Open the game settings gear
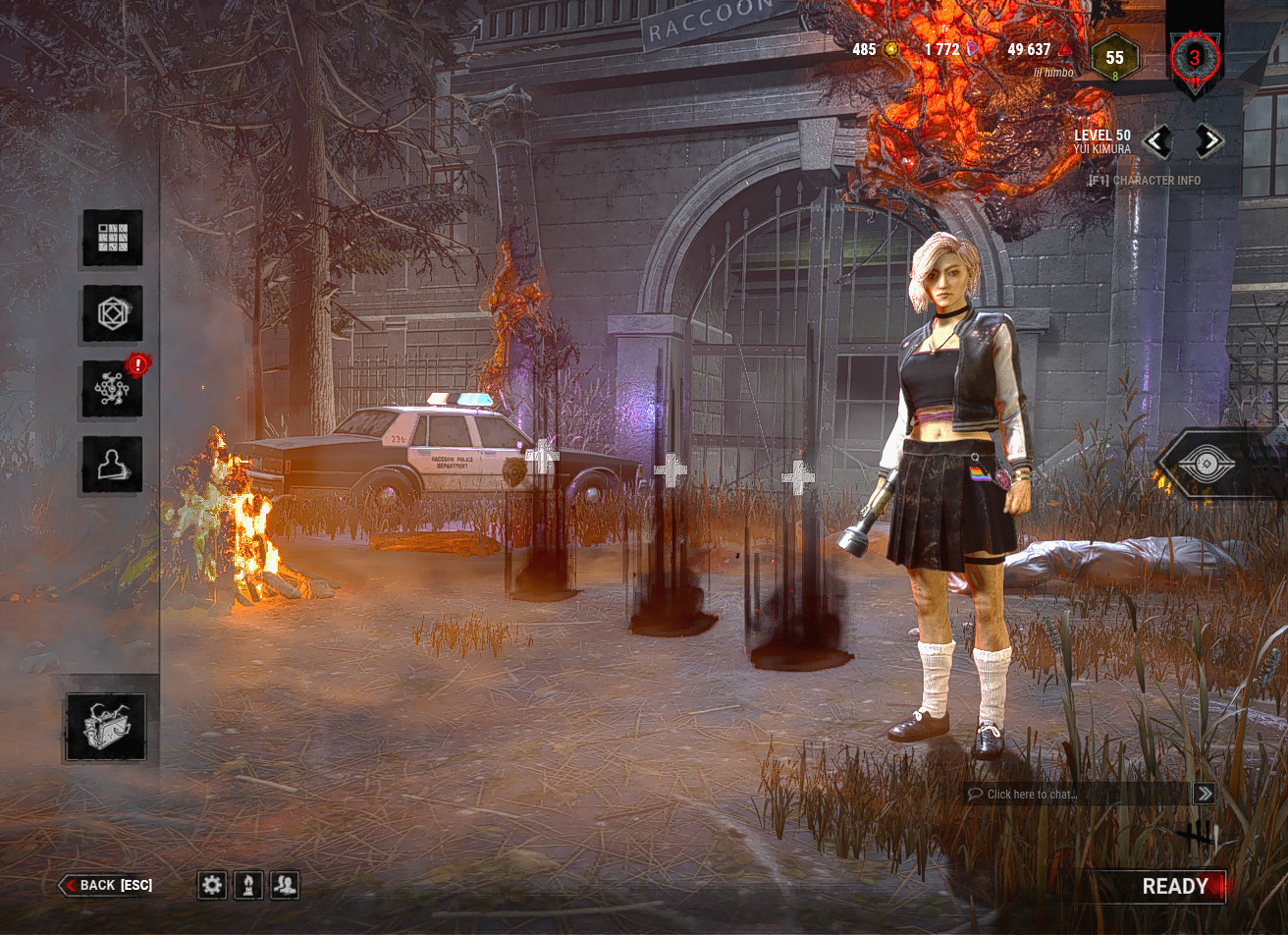The image size is (1288, 935). 213,886
